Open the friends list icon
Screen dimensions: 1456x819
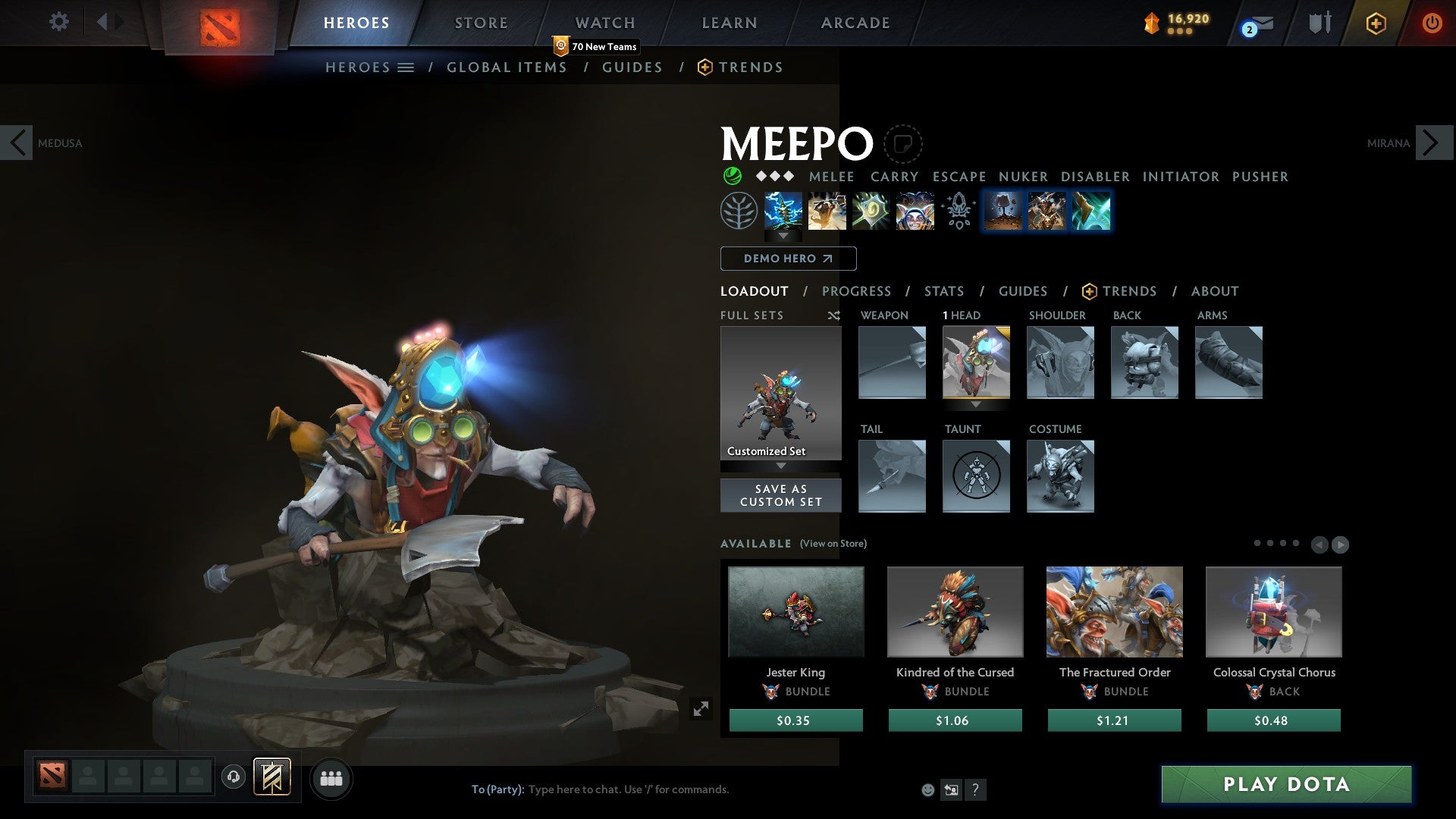pyautogui.click(x=331, y=778)
